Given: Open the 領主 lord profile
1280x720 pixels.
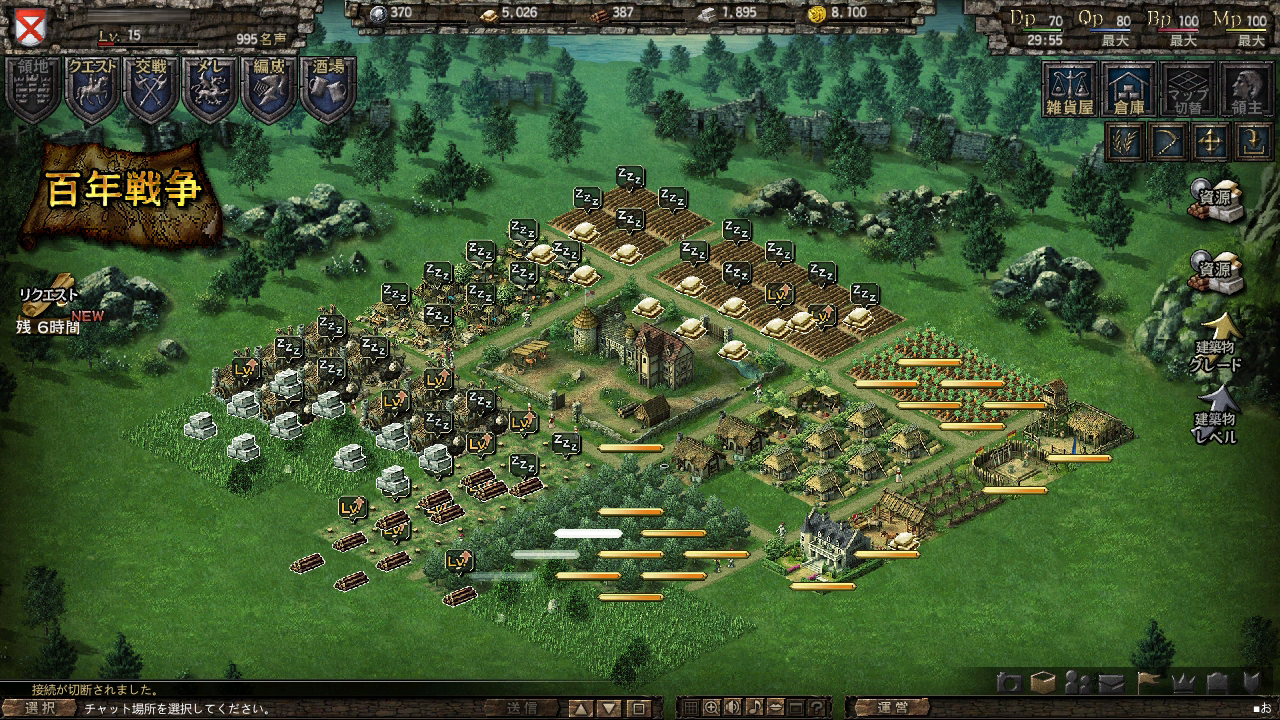Looking at the screenshot, I should [1246, 89].
